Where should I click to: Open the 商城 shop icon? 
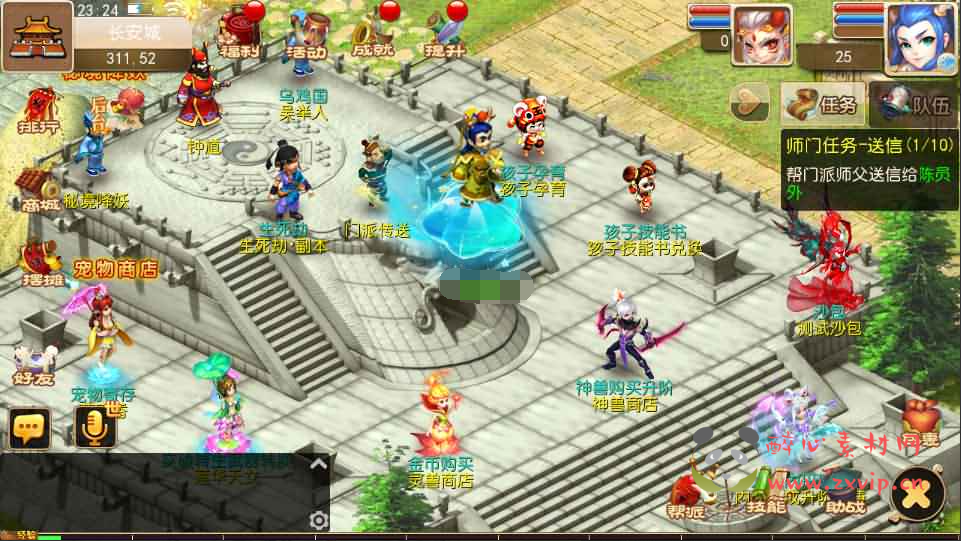37,191
